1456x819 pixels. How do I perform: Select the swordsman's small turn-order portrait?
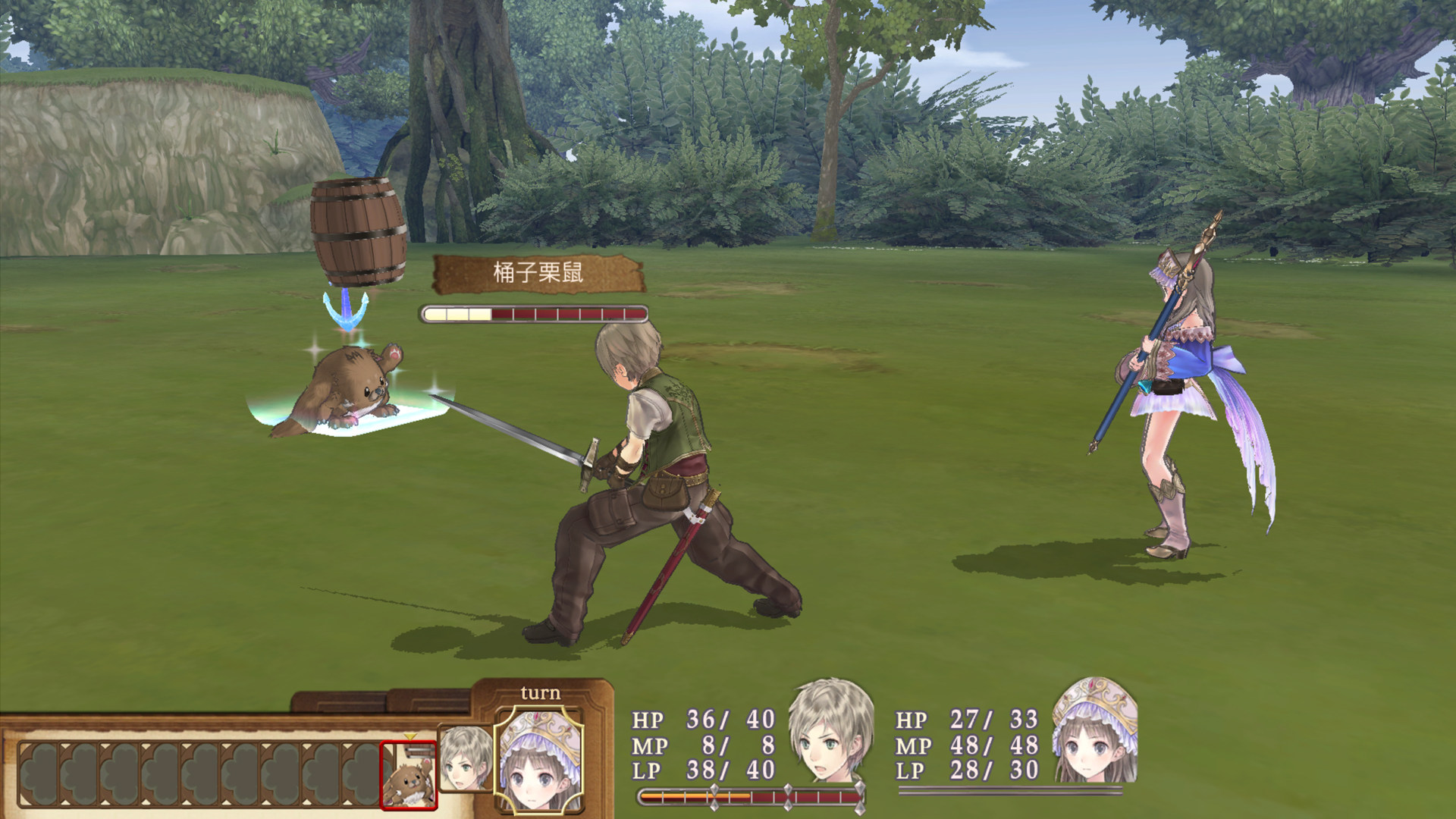(464, 758)
